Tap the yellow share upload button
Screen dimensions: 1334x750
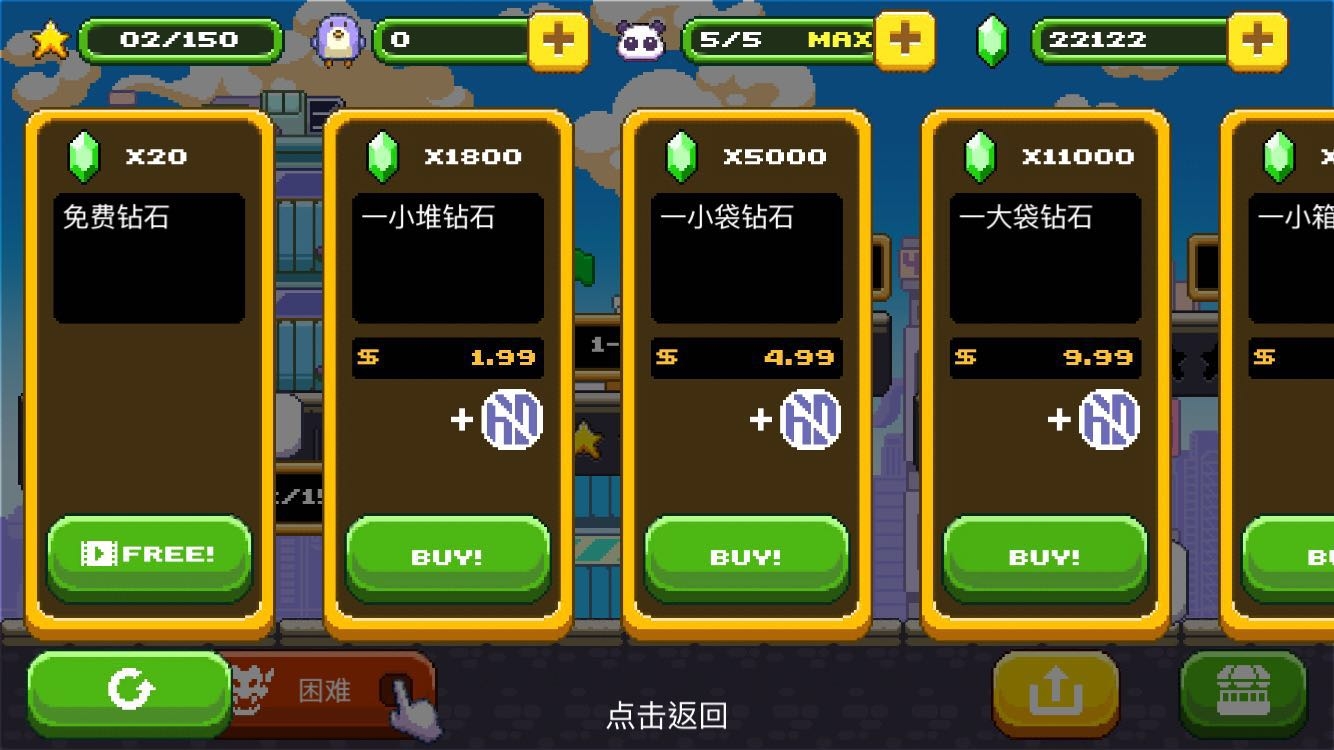point(1055,691)
